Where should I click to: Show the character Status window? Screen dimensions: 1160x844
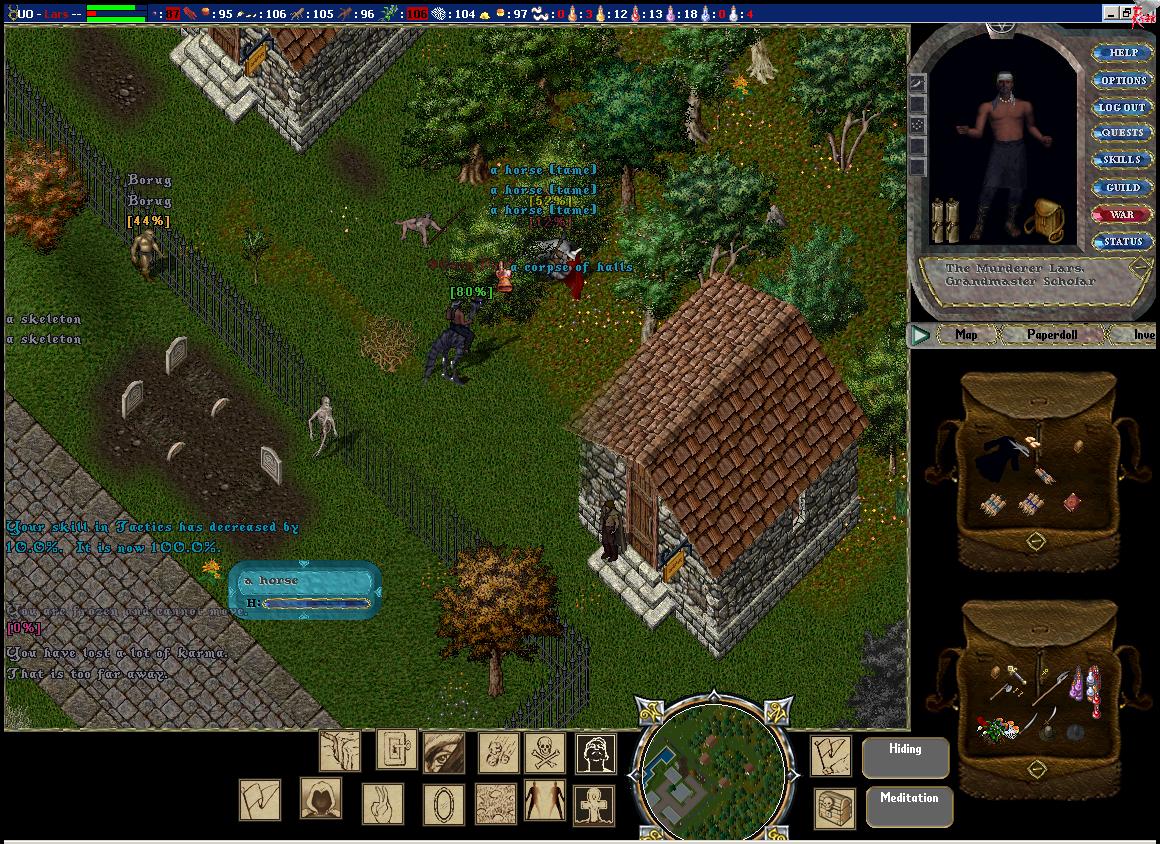click(1122, 242)
